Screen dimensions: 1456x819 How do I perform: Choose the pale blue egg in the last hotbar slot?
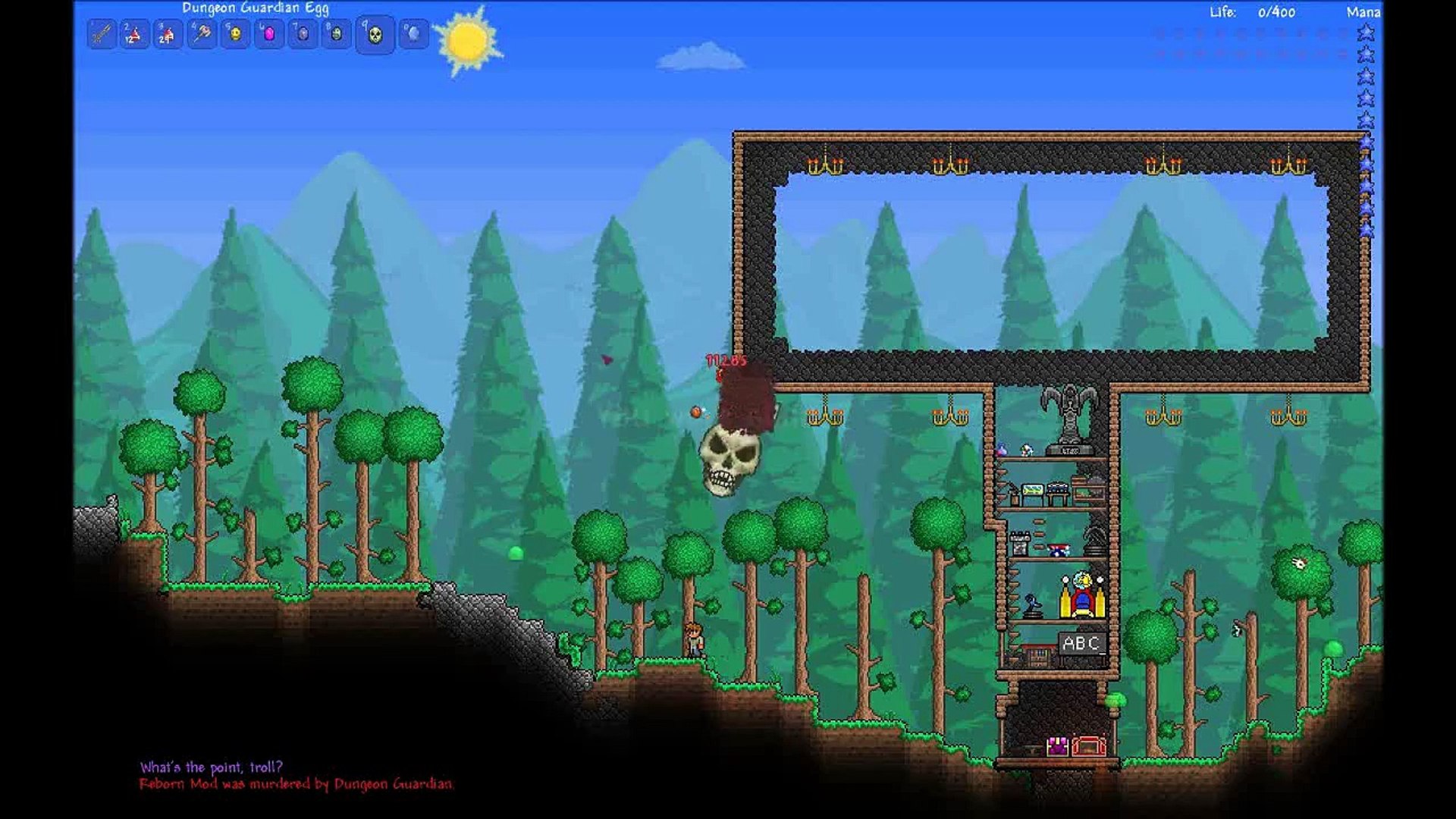[413, 34]
